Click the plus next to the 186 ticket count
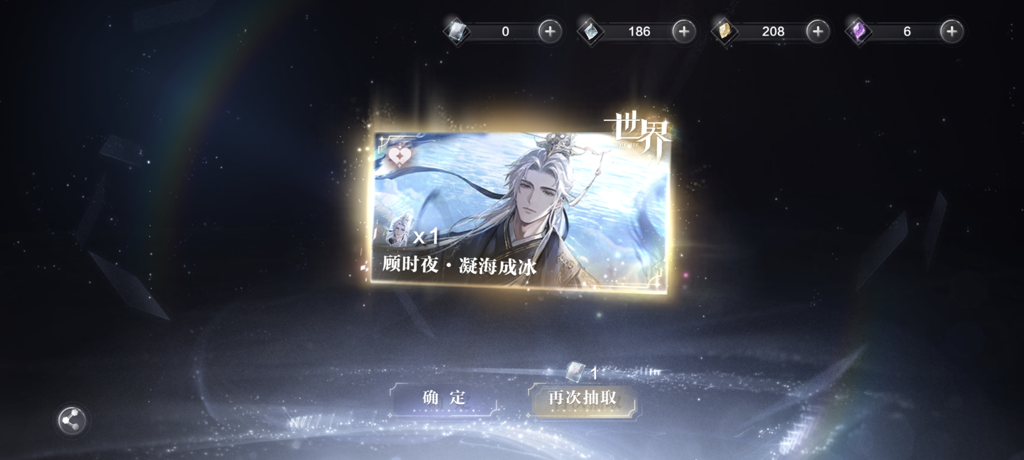1024x460 pixels. pyautogui.click(x=683, y=31)
